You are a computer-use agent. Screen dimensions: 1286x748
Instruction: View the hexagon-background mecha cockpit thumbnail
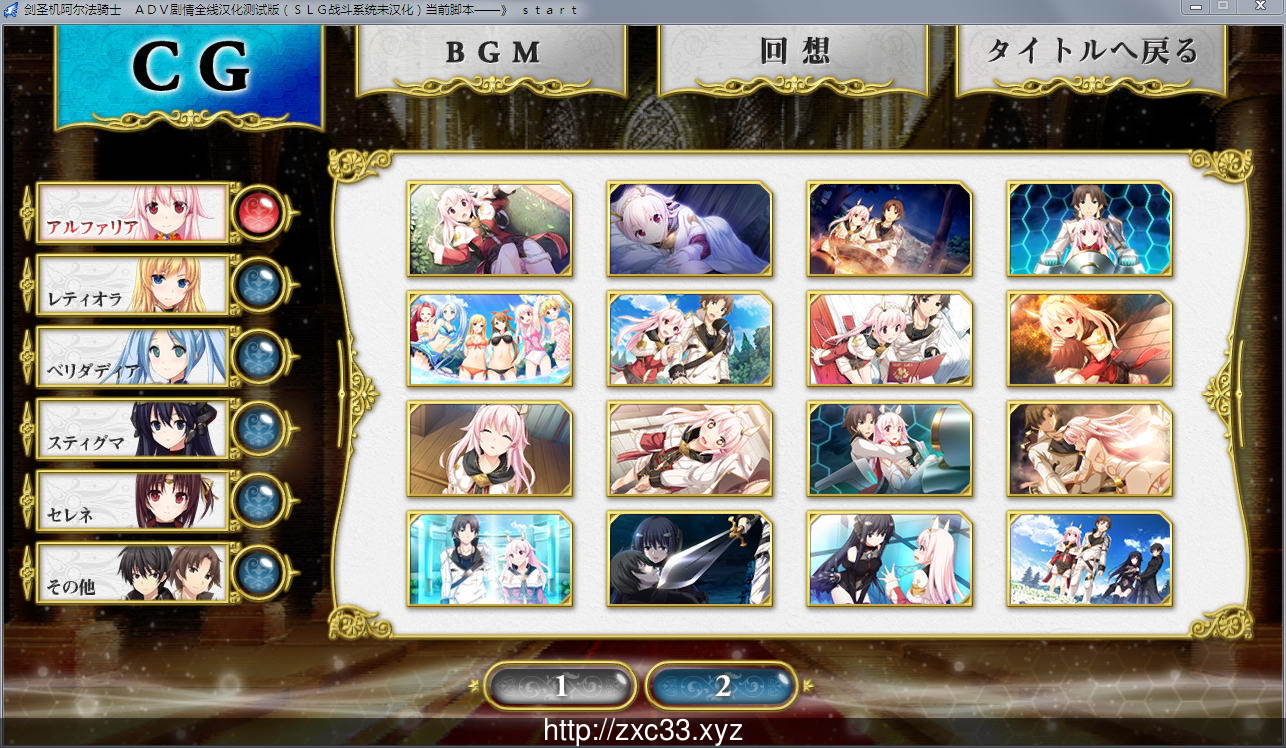tap(1090, 229)
